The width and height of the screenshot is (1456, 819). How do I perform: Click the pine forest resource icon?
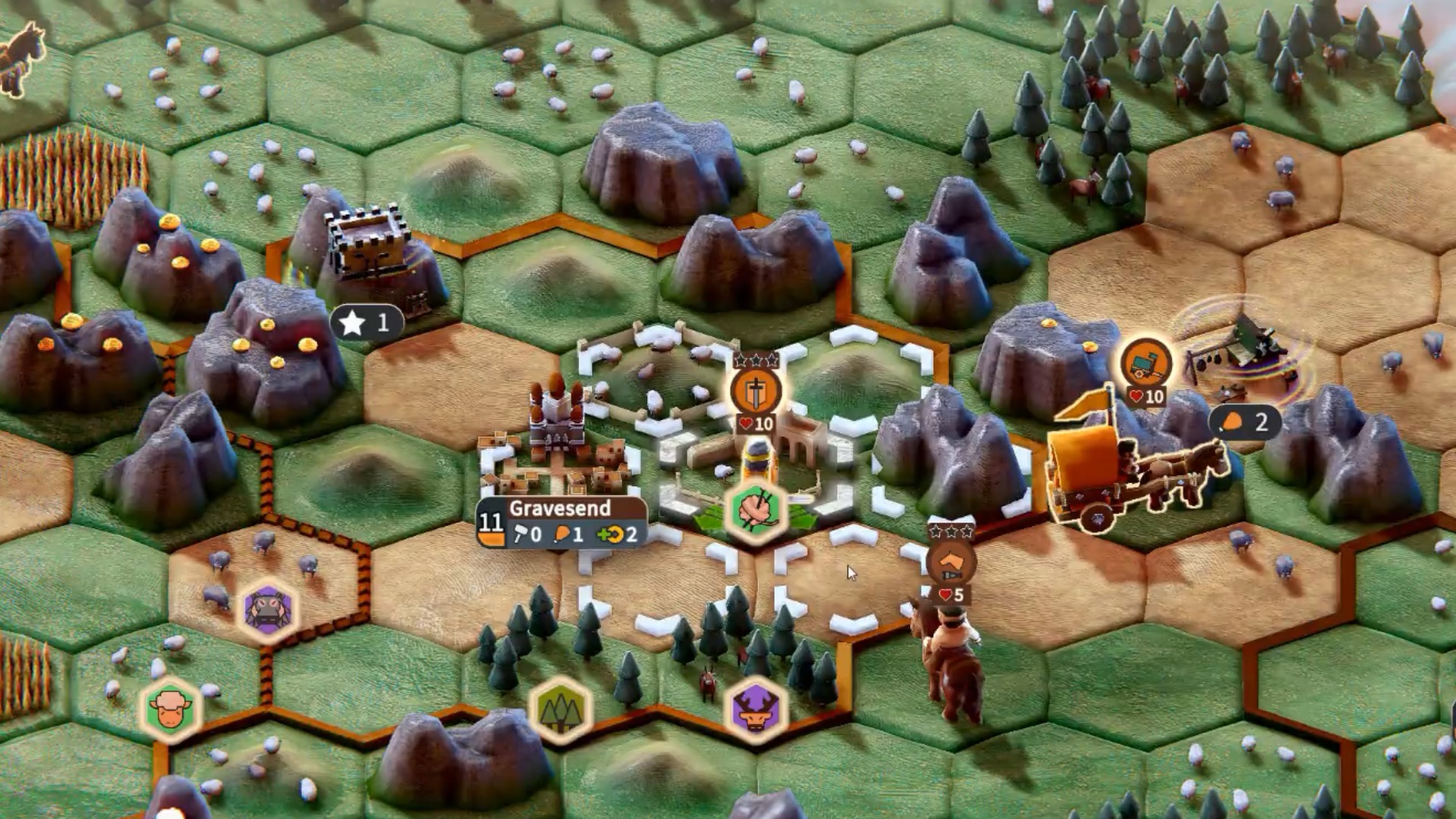pyautogui.click(x=561, y=709)
